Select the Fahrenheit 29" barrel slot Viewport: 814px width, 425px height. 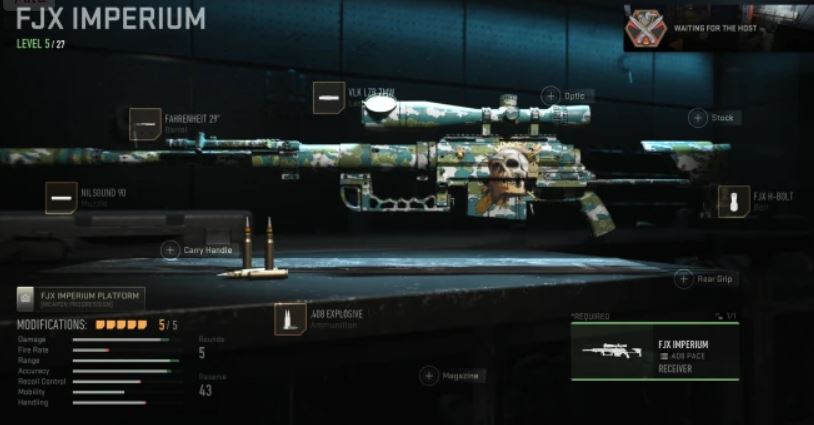[146, 123]
